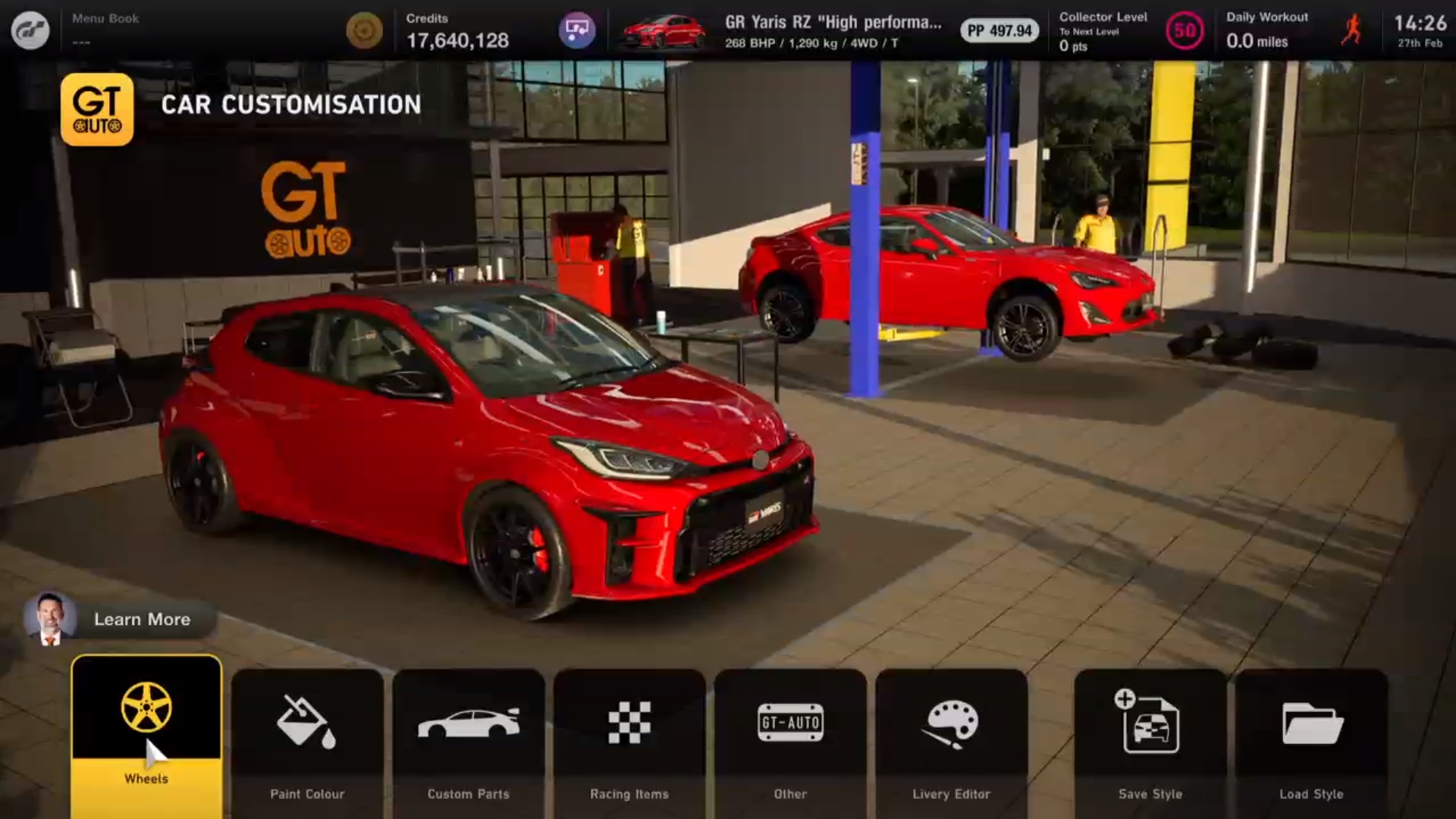Image resolution: width=1456 pixels, height=819 pixels.
Task: Select the GR Yaris RZ car thumbnail
Action: click(x=663, y=30)
